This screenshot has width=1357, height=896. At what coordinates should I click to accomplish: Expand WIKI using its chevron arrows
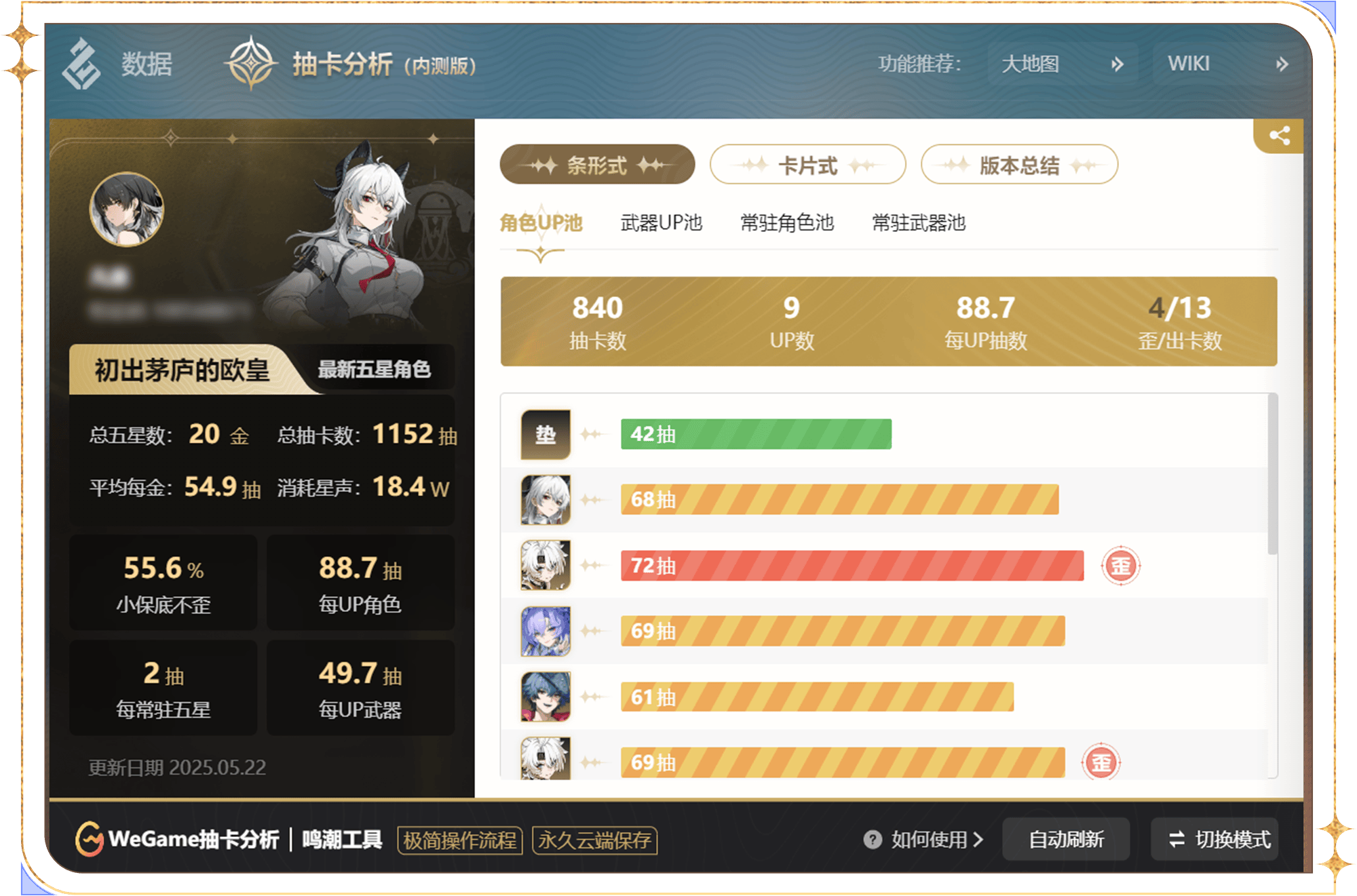(x=1282, y=63)
